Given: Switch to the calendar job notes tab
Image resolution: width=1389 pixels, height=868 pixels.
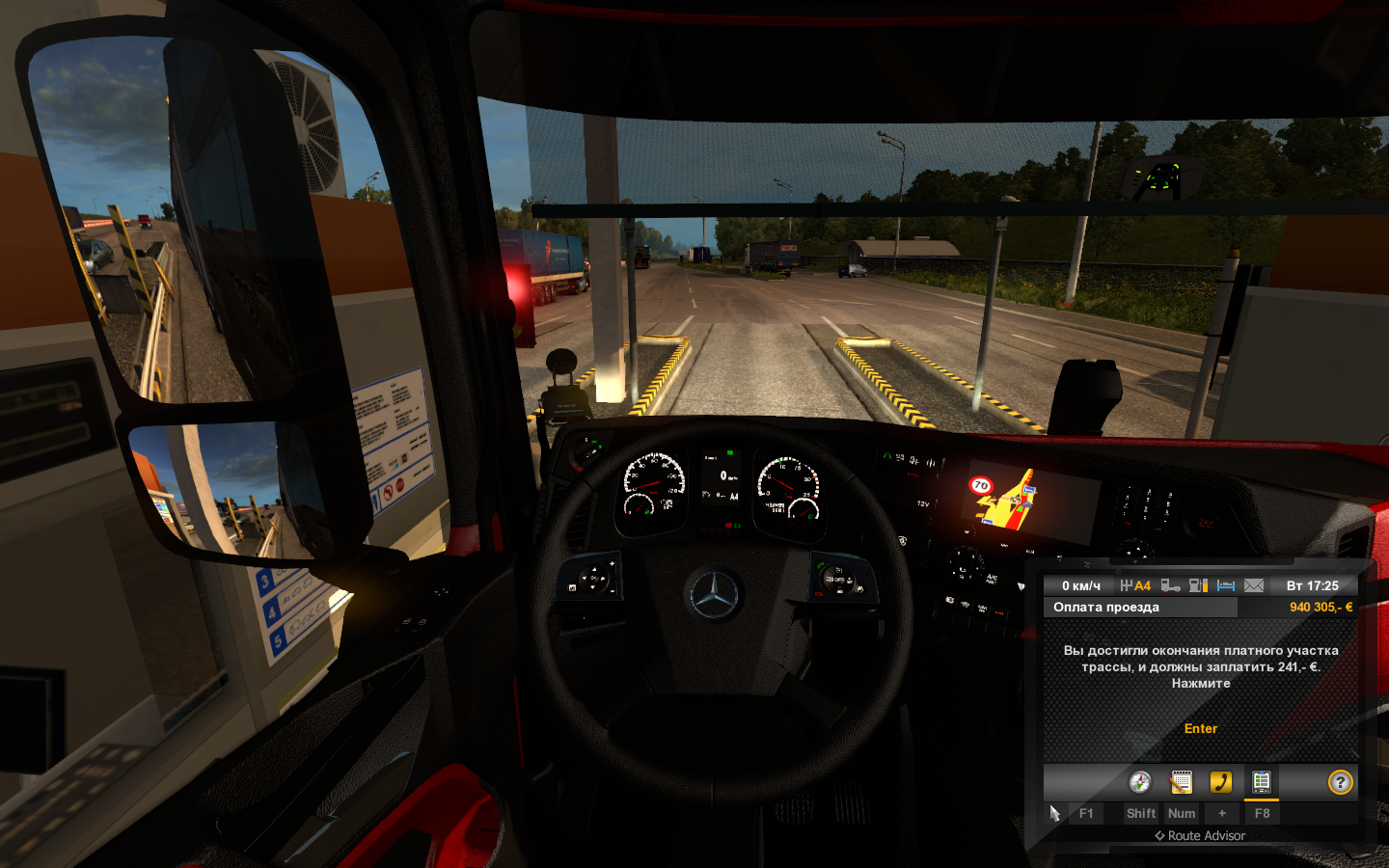Looking at the screenshot, I should tap(1181, 782).
